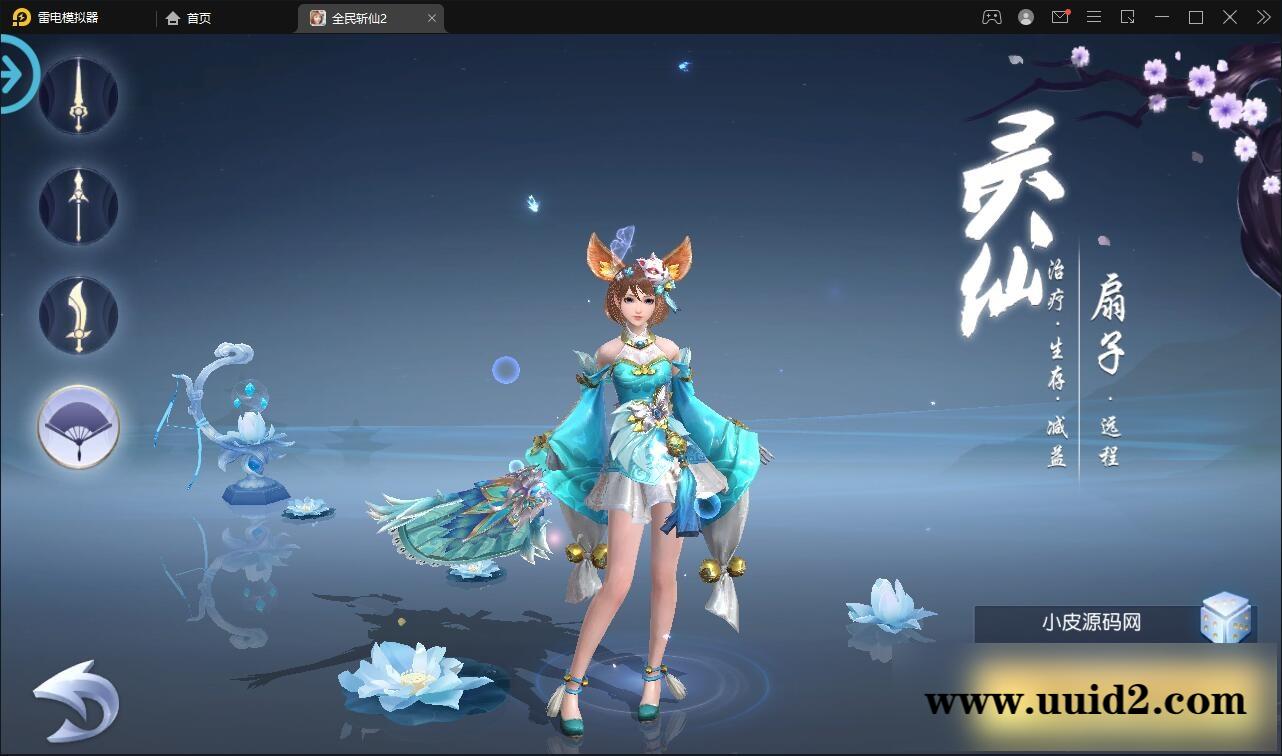This screenshot has width=1282, height=756.
Task: Open the user account icon
Action: (x=1024, y=17)
